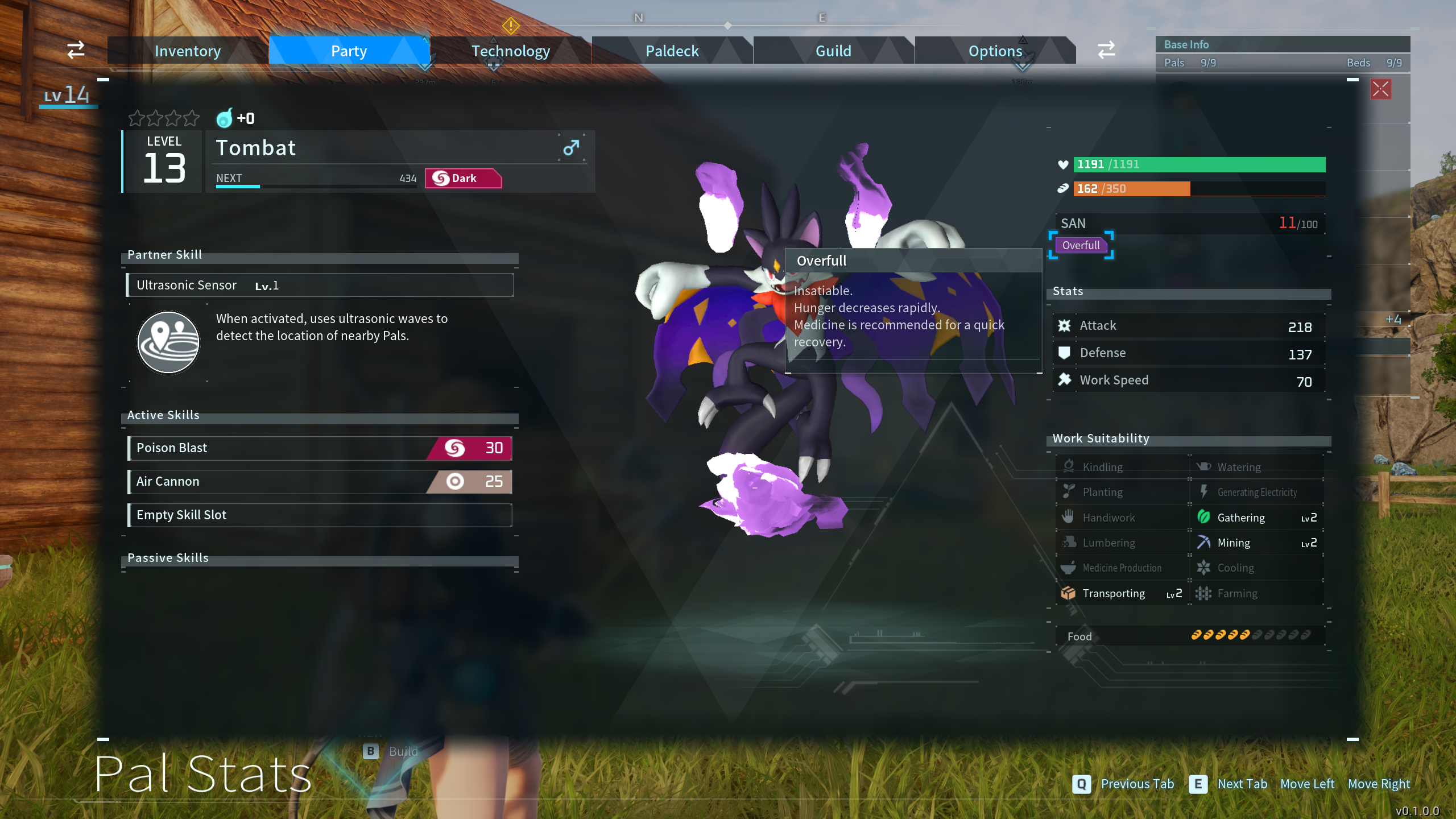Image resolution: width=1456 pixels, height=819 pixels.
Task: Click the right tab-switch arrows icon
Action: pos(1106,50)
